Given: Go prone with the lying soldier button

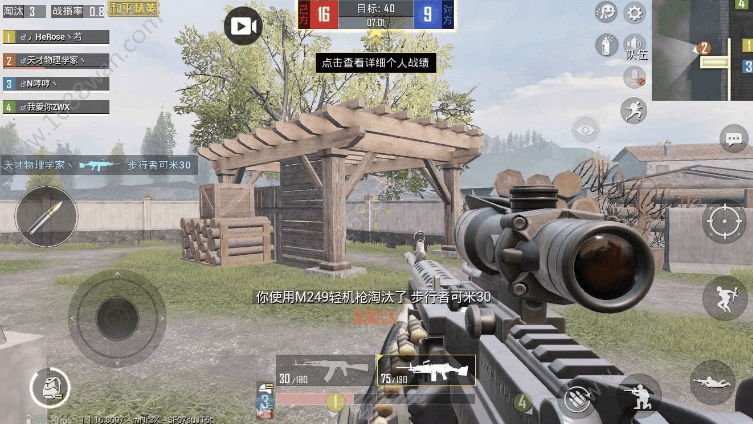Looking at the screenshot, I should click(712, 382).
